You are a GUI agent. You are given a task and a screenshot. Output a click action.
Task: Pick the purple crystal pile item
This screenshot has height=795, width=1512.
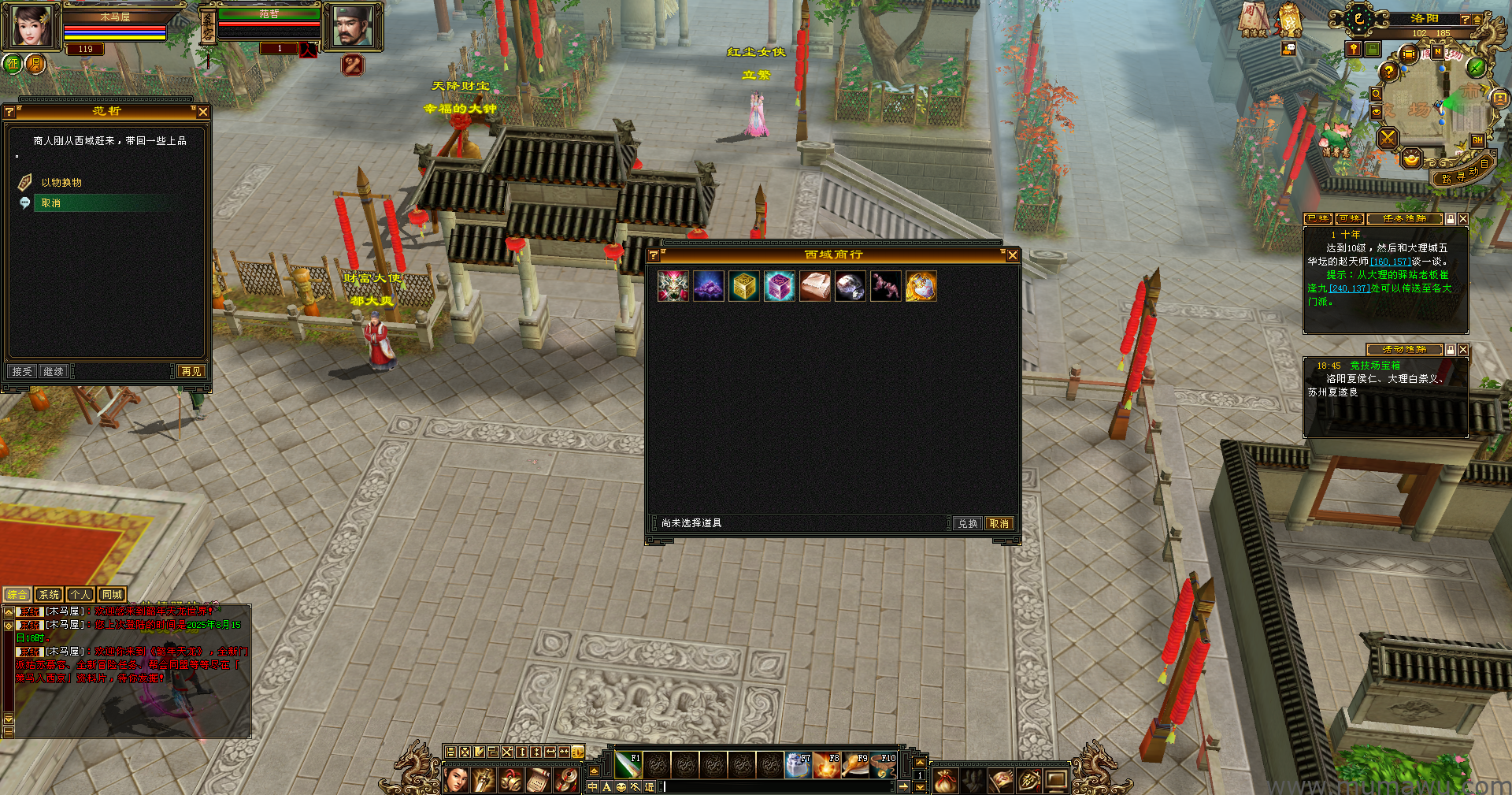(x=709, y=286)
